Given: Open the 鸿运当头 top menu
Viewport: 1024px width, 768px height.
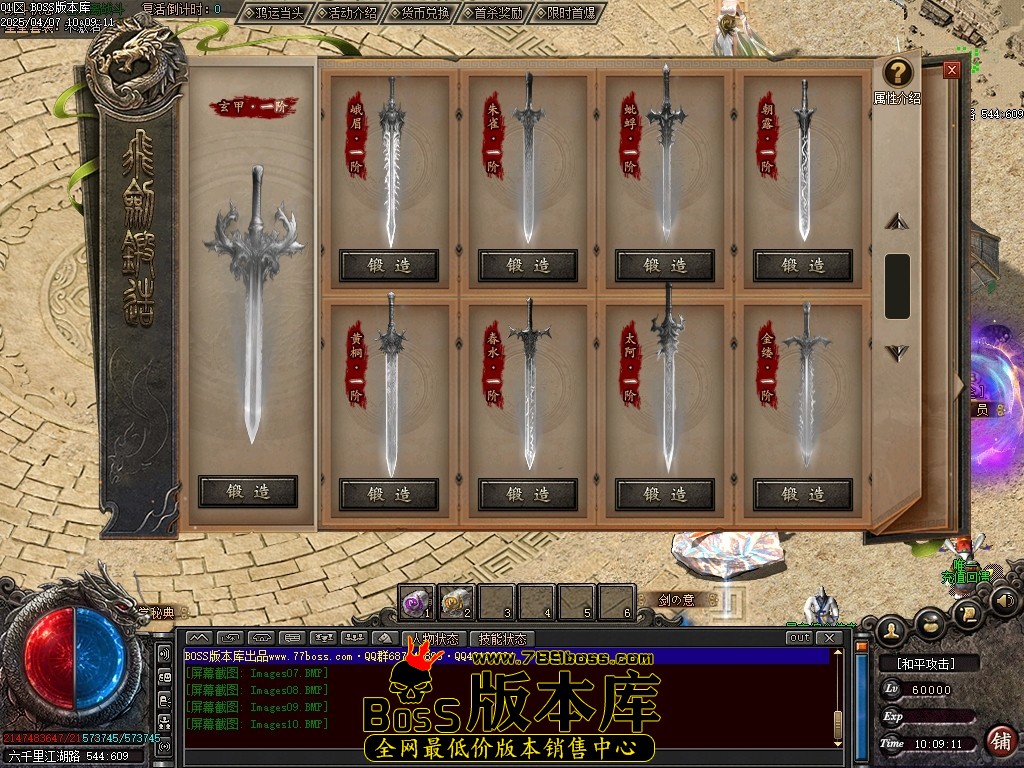Looking at the screenshot, I should pos(273,13).
